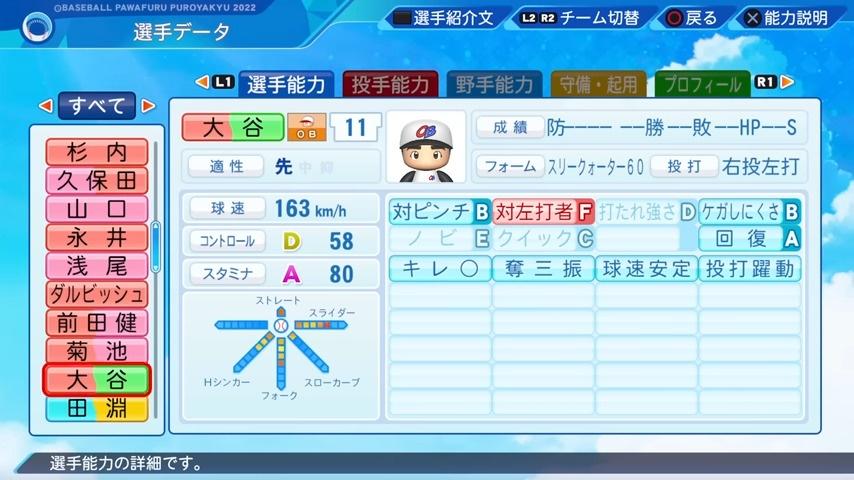Viewport: 854px width, 480px height.
Task: Select the プロフィール tab
Action: 702,85
